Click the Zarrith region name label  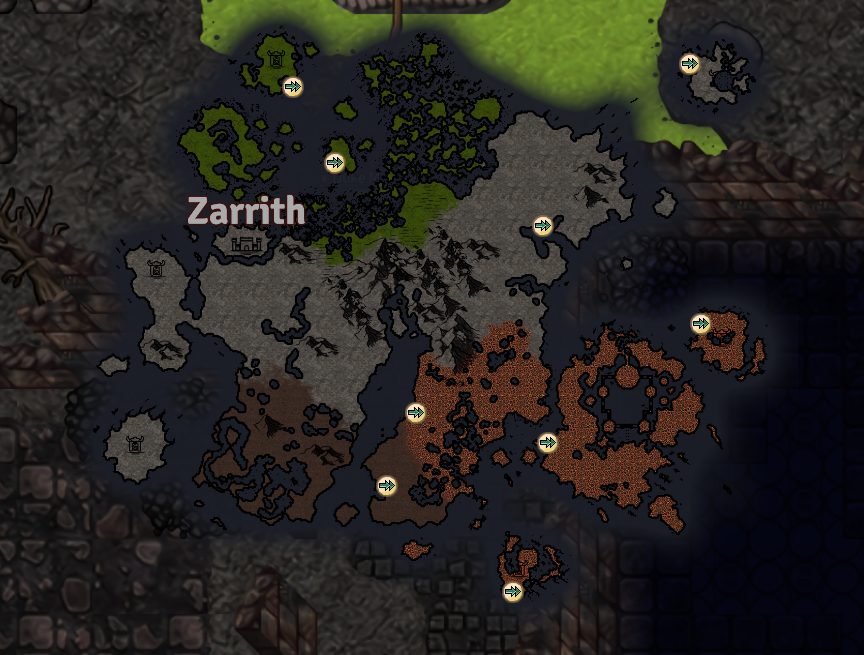click(246, 211)
